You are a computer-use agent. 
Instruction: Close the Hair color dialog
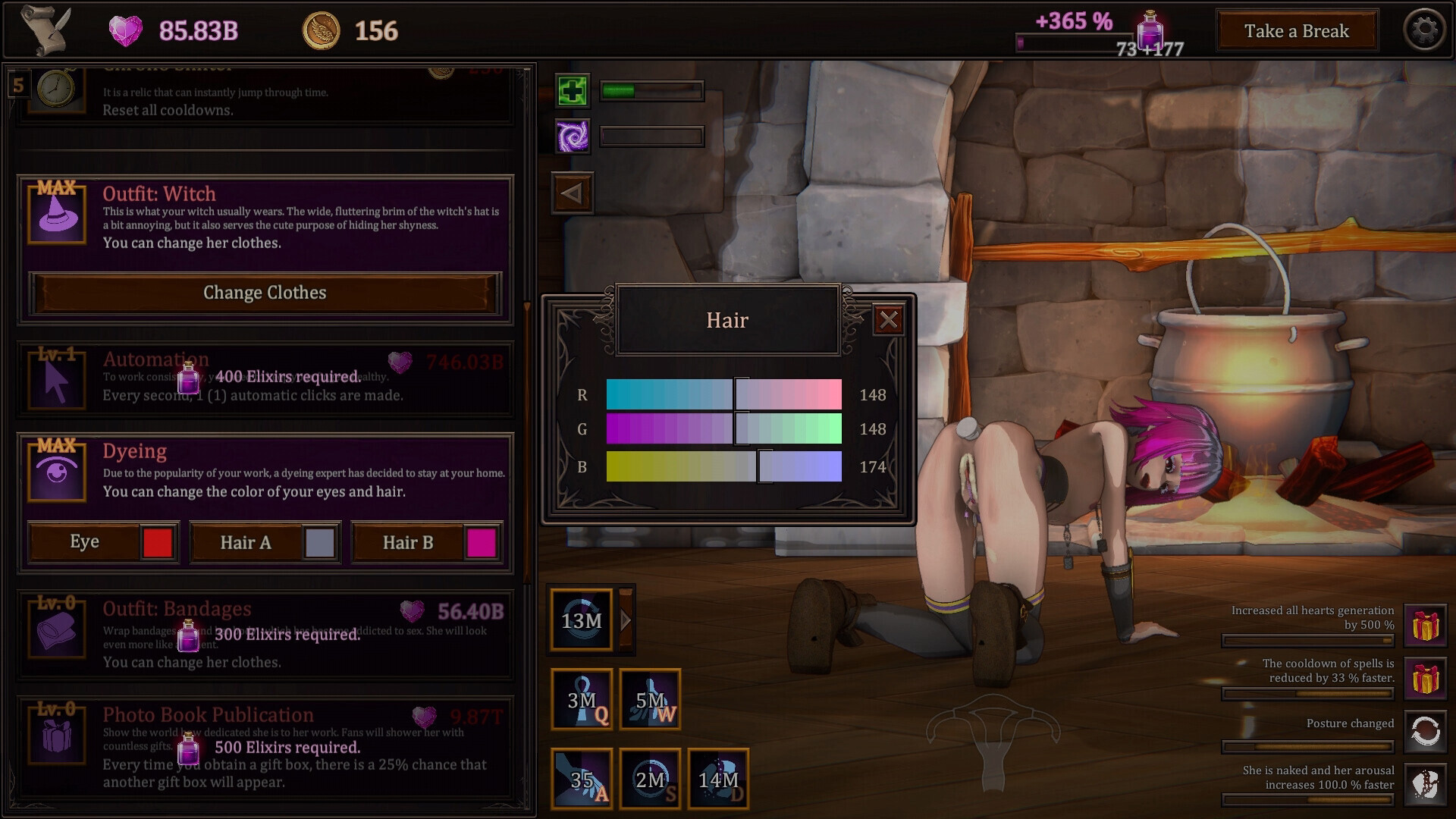pos(888,320)
